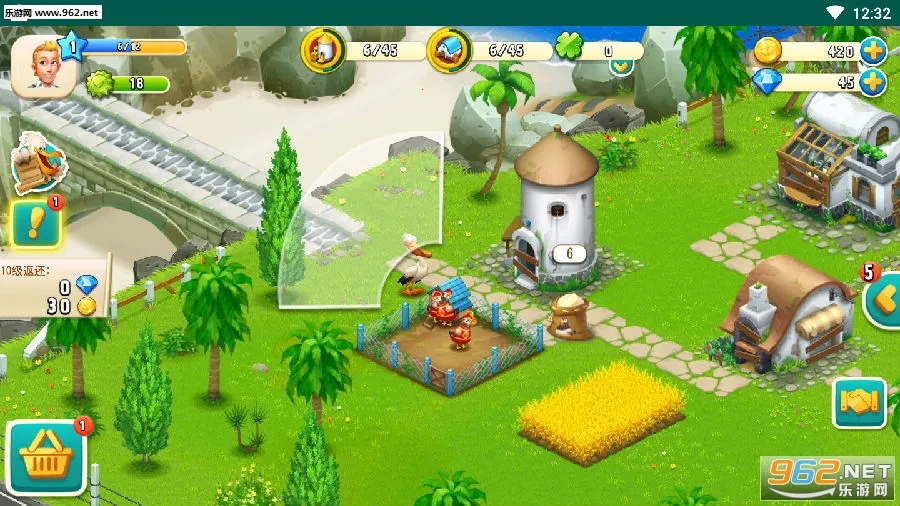
Task: Tap the blue star level badge
Action: click(x=71, y=46)
